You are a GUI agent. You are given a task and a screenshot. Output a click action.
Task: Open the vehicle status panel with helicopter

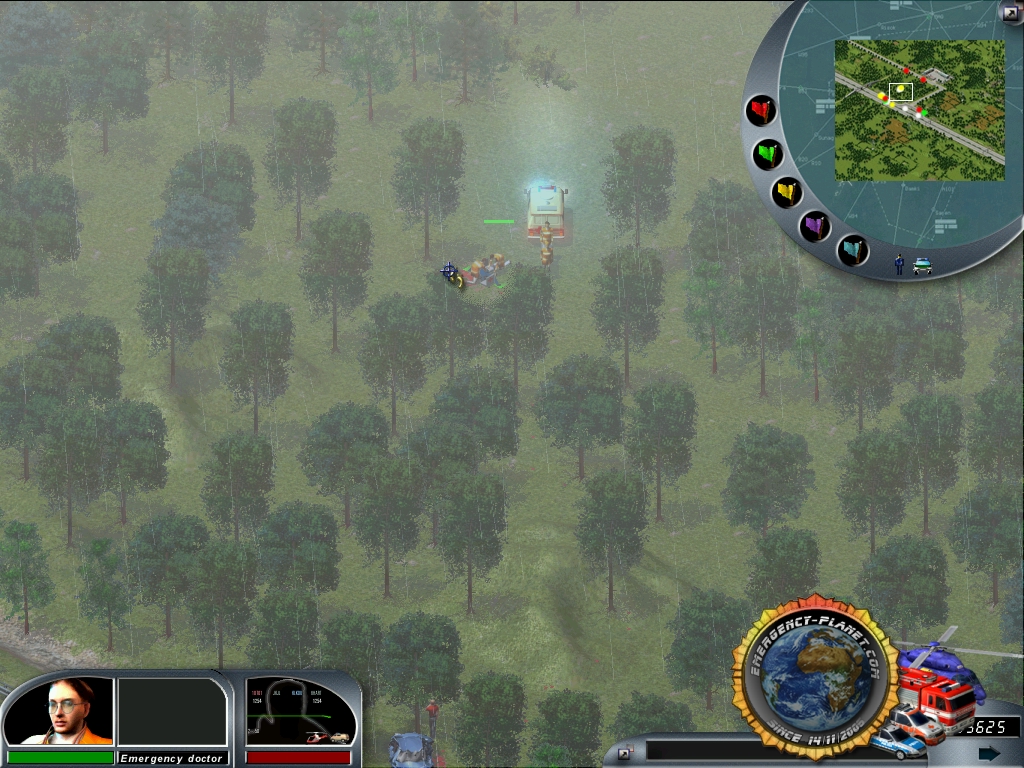tap(301, 711)
